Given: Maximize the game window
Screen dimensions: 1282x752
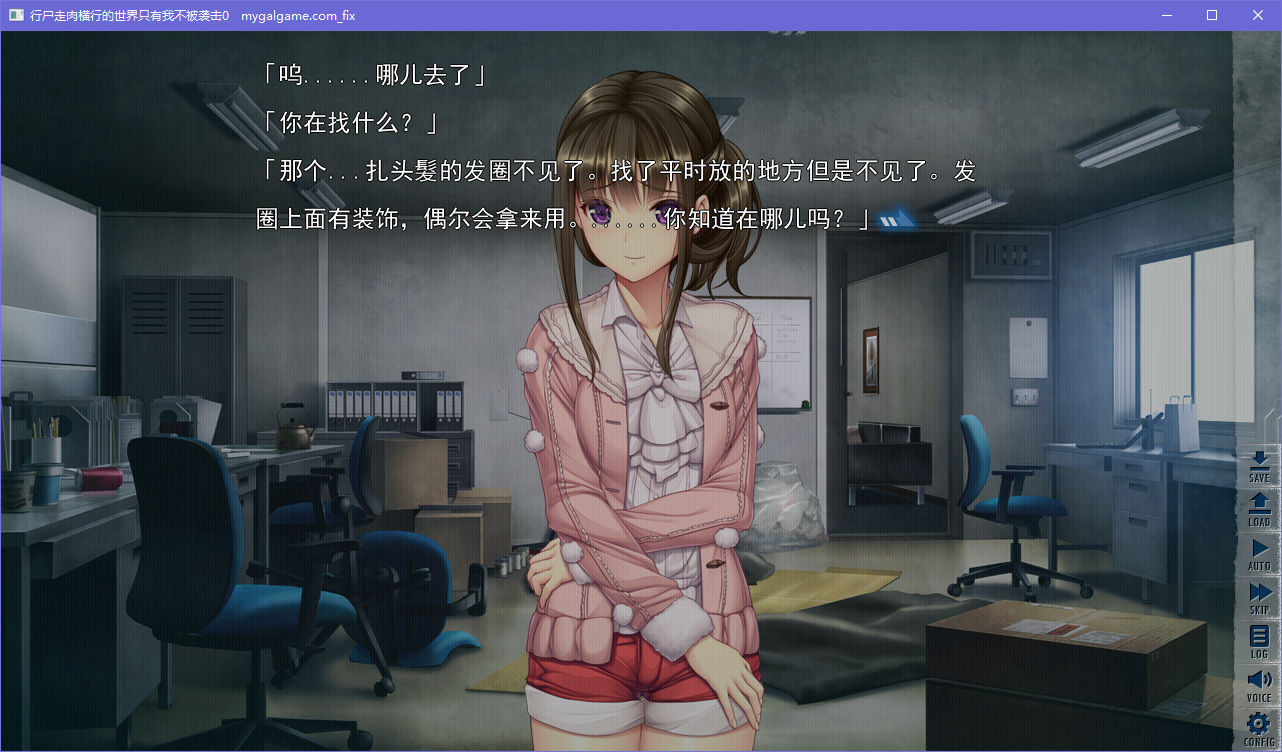Looking at the screenshot, I should (1212, 15).
